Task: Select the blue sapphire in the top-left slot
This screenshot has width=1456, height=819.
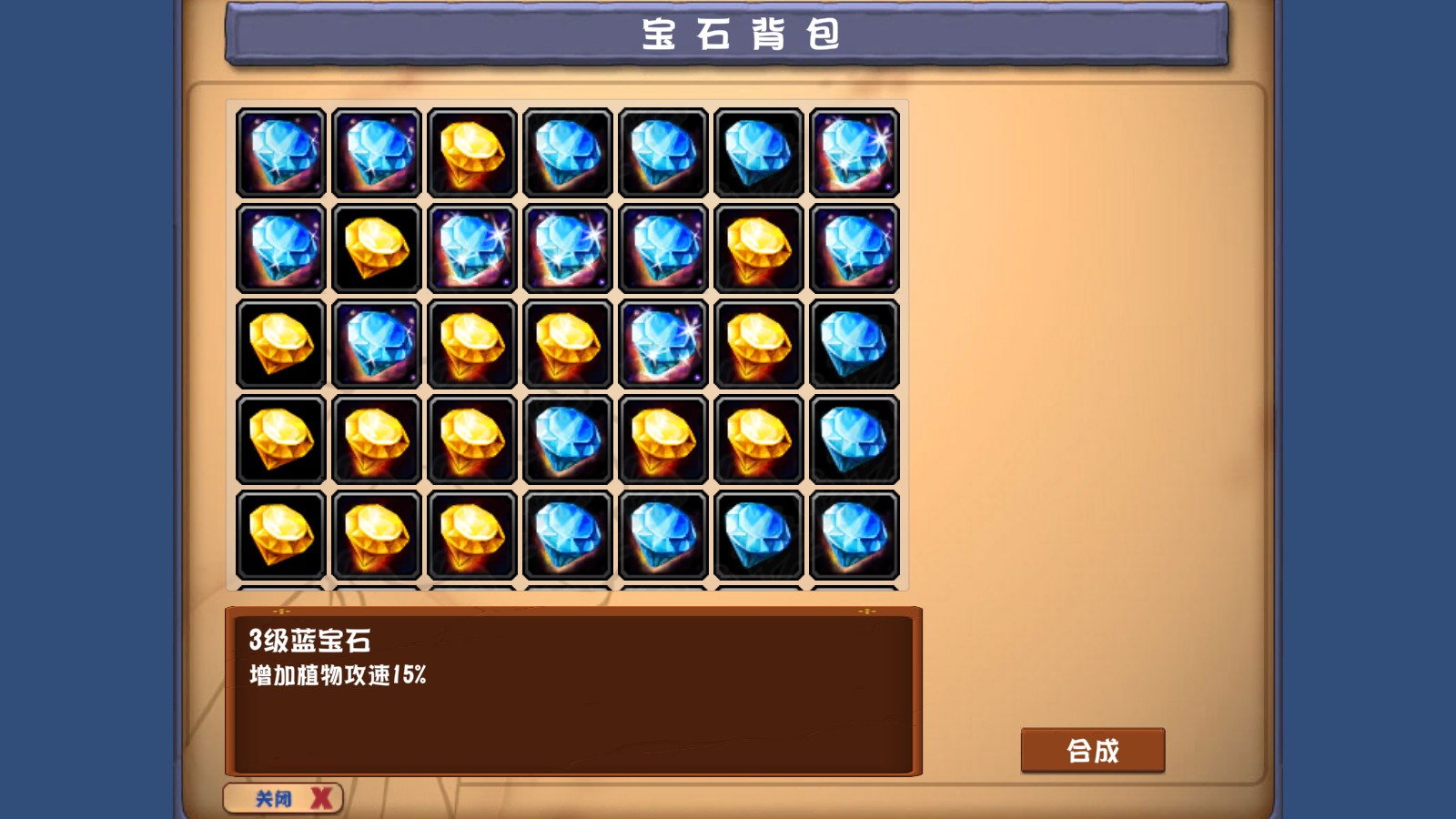Action: (279, 152)
